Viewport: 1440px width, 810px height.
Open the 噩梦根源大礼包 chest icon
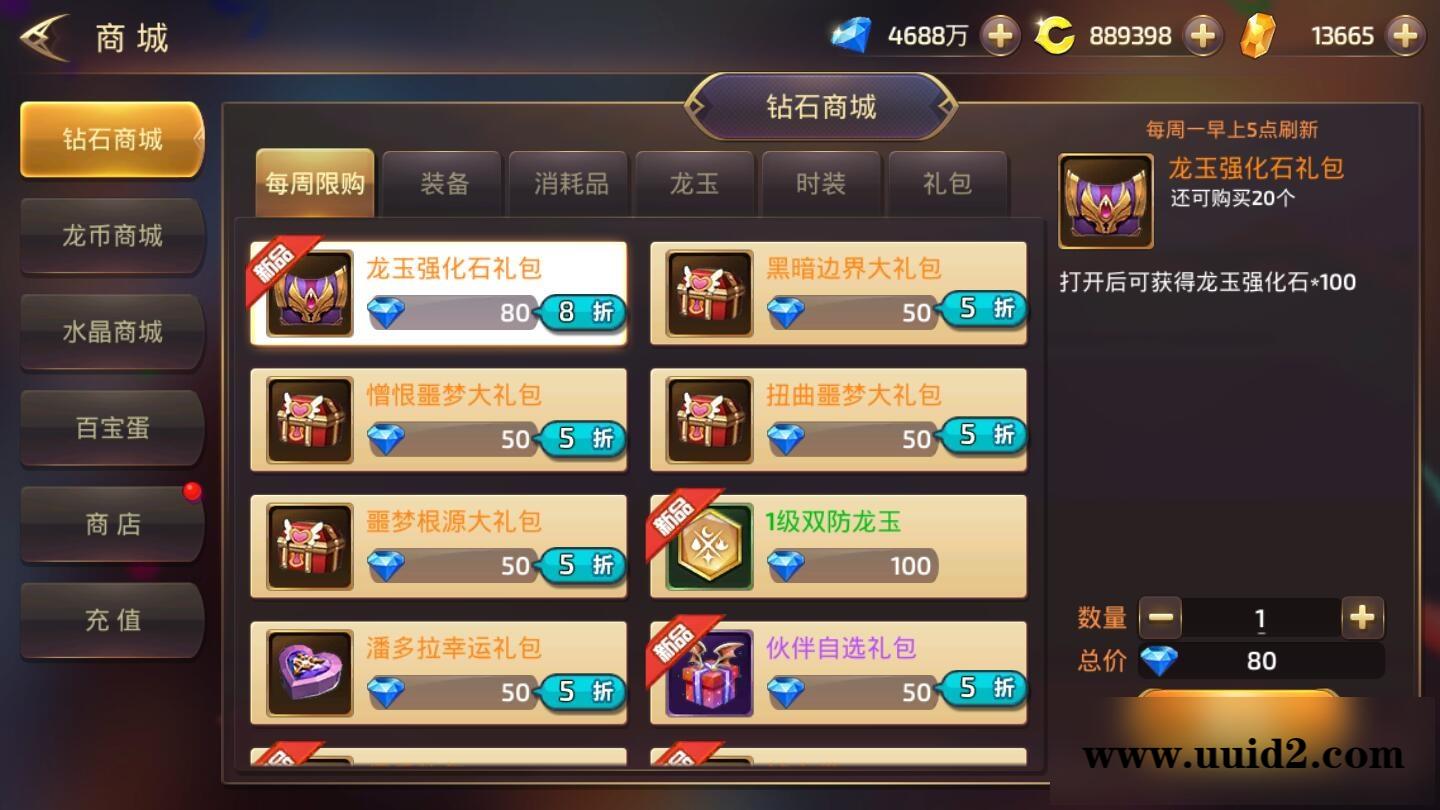(308, 546)
